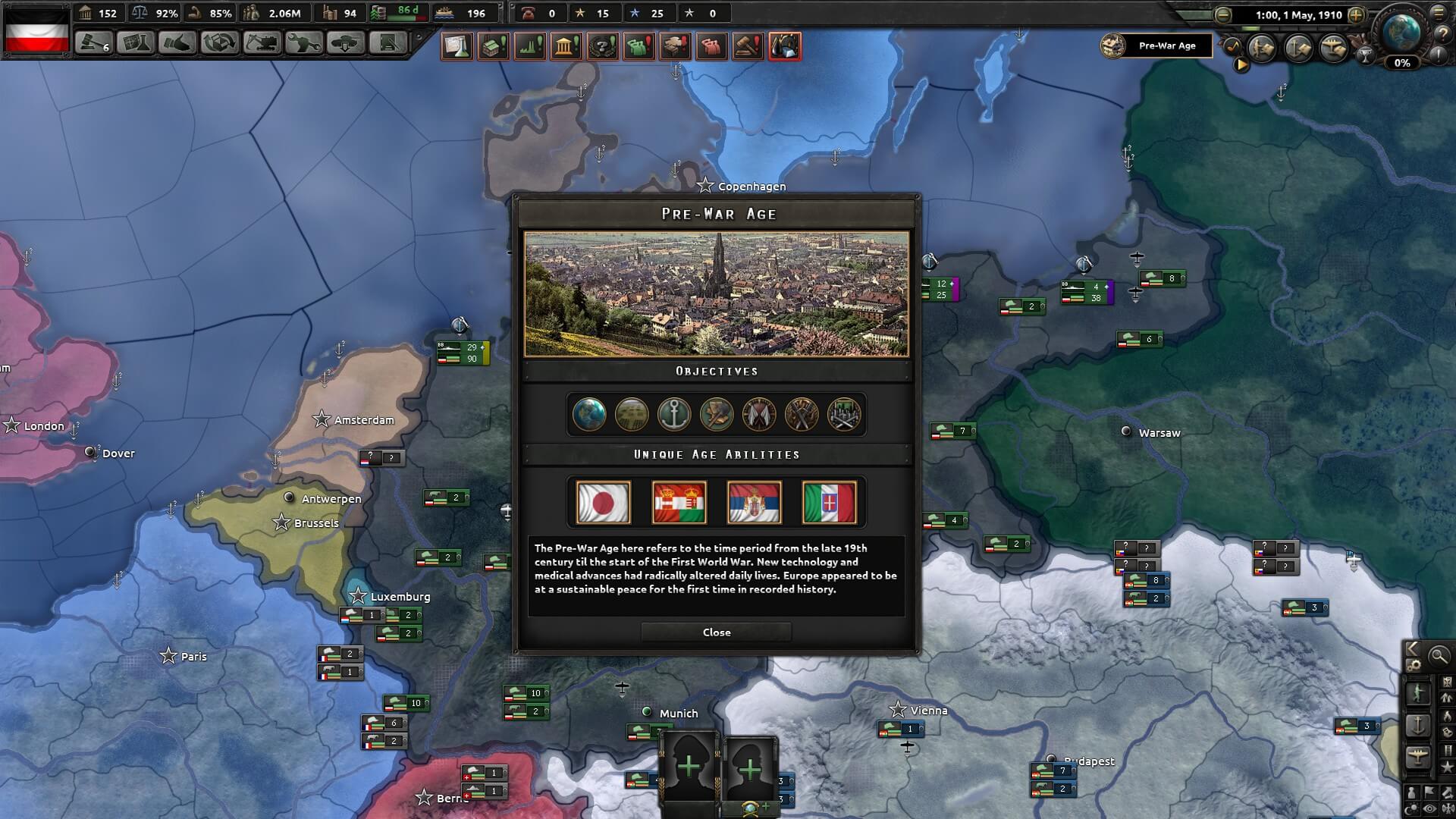The image size is (1456, 819).
Task: View the globe objective icon
Action: click(x=589, y=415)
